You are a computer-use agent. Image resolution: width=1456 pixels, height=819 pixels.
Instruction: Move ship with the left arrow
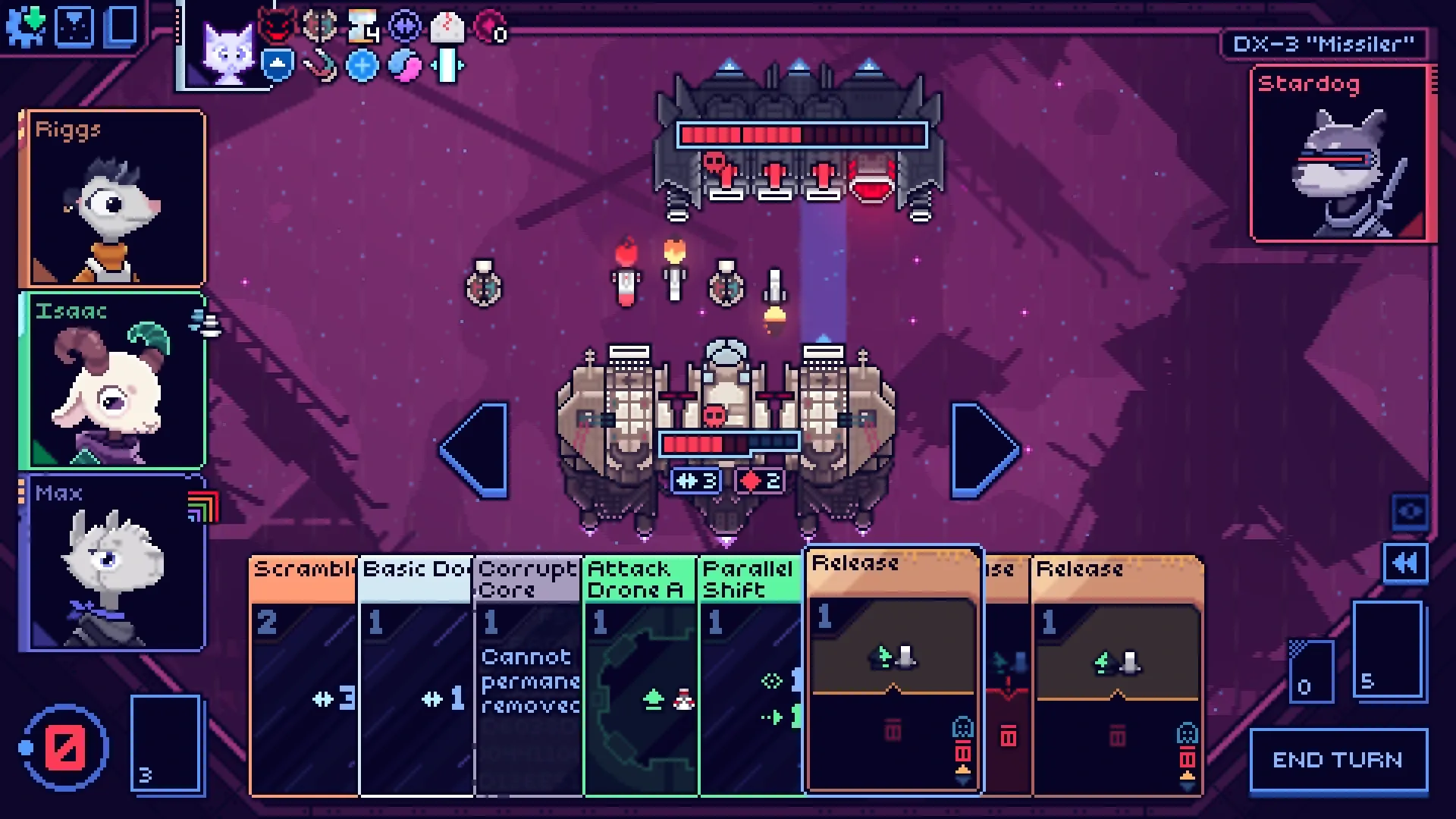tap(475, 450)
